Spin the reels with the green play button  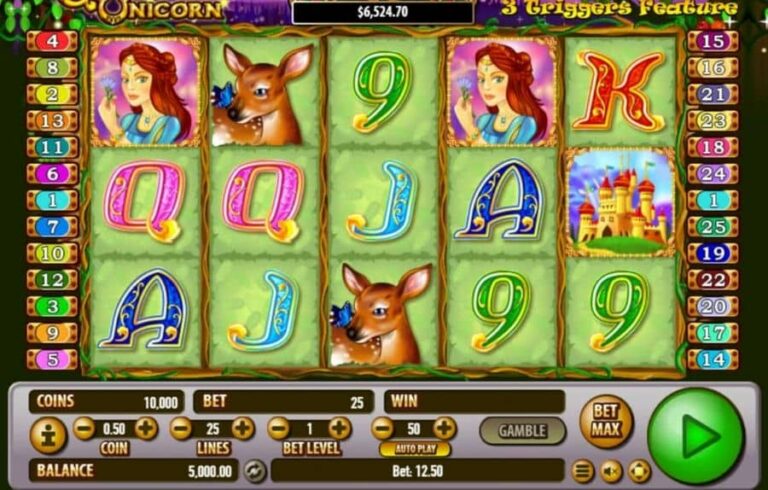(x=696, y=436)
